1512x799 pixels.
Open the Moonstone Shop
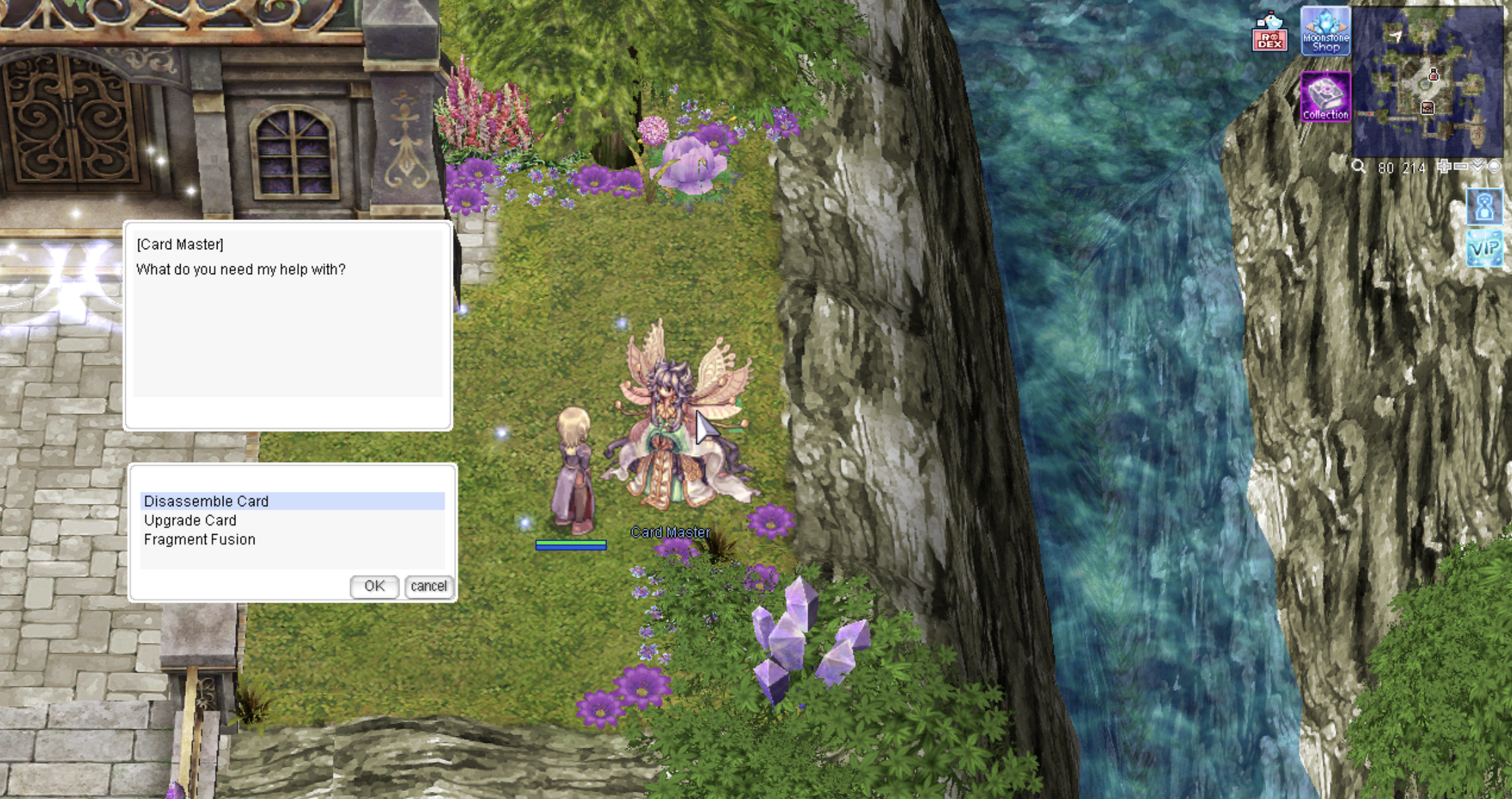(1325, 32)
